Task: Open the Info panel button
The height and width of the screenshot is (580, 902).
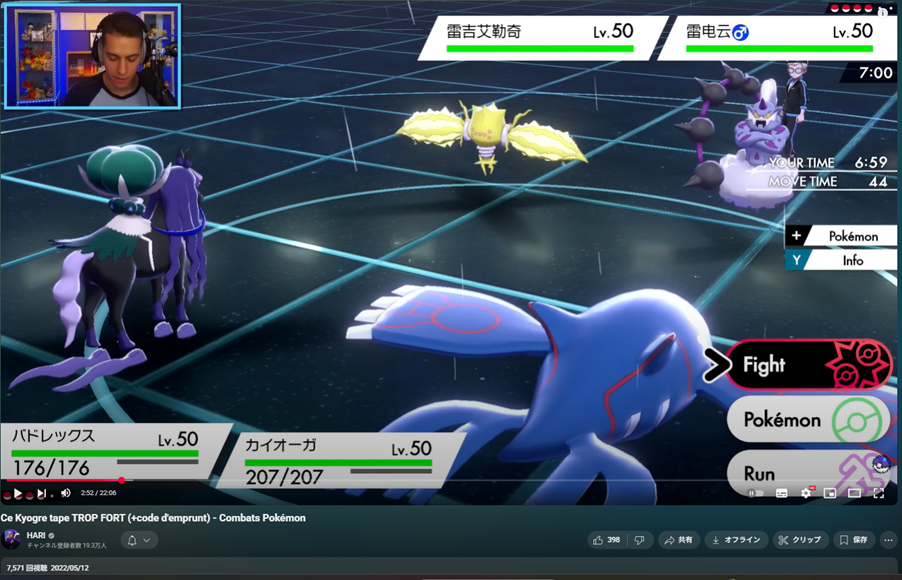Action: click(840, 261)
